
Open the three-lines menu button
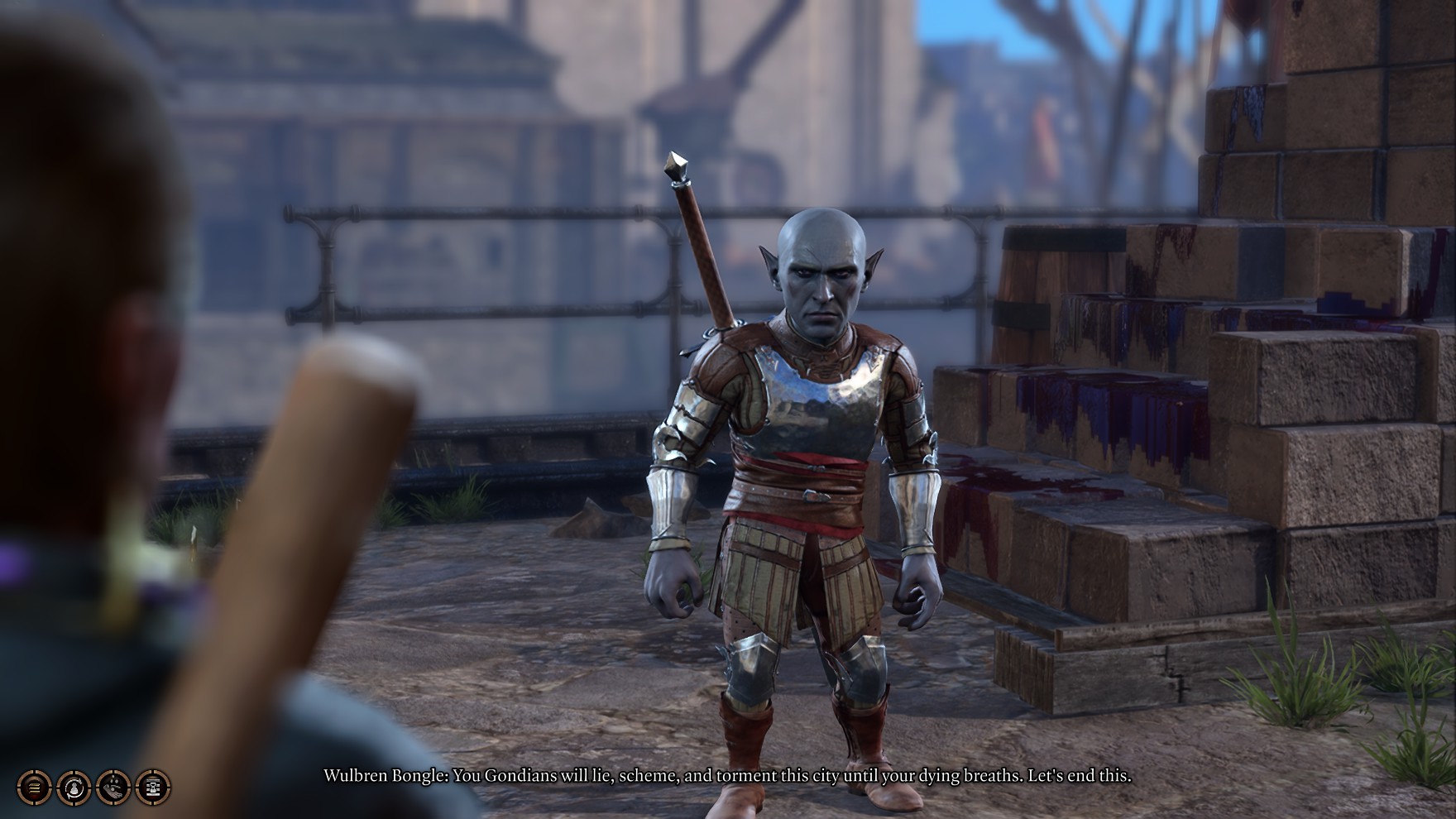34,787
